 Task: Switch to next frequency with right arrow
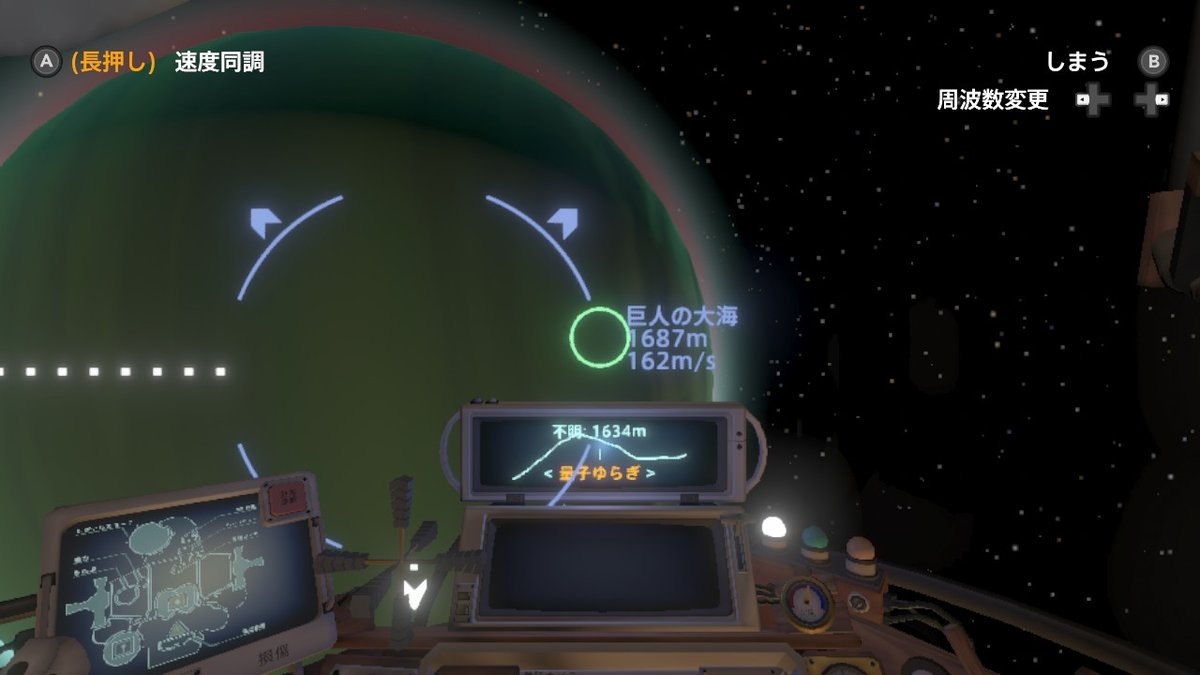[x=652, y=473]
